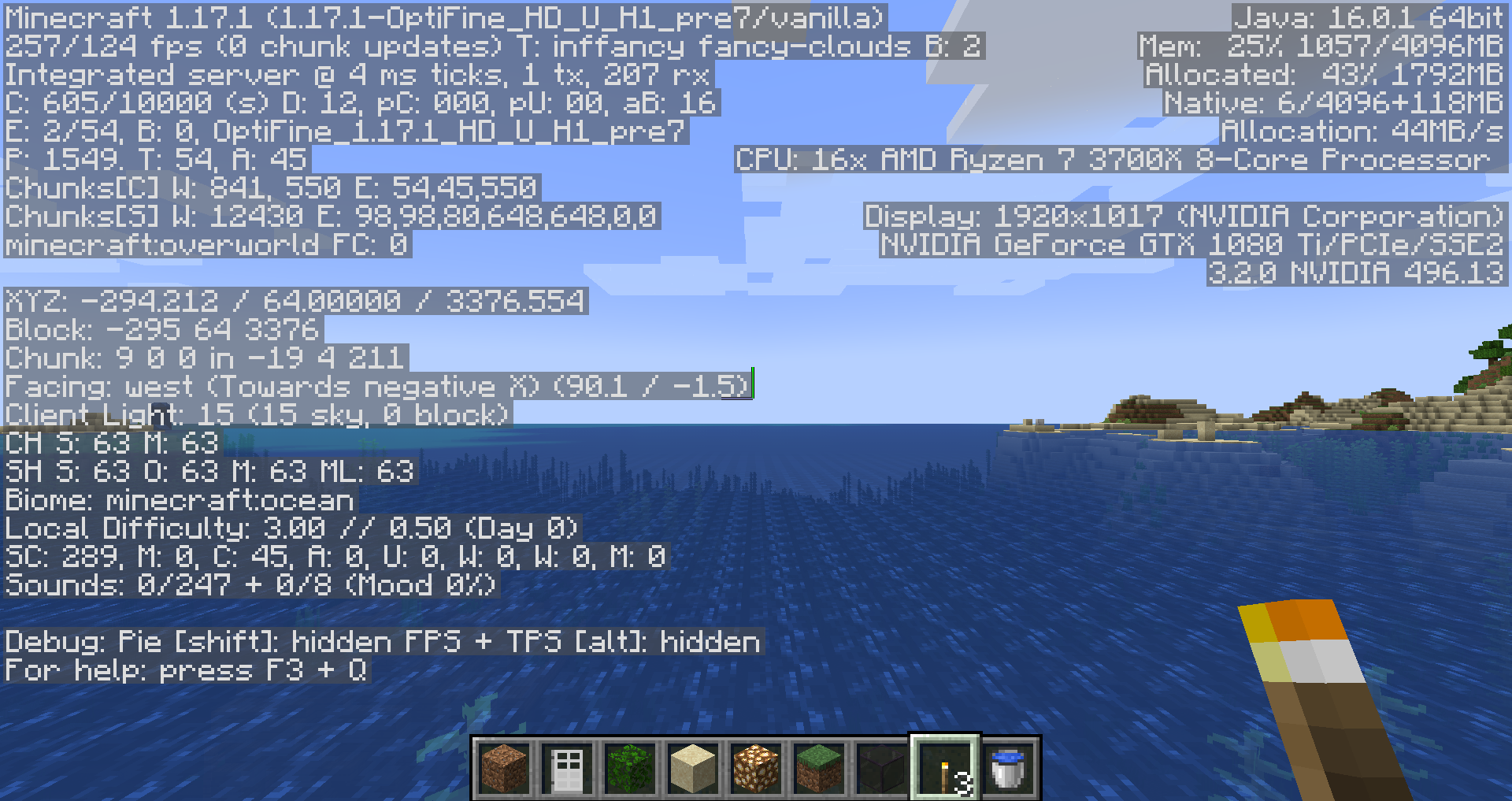
Task: Click the Mem usage readout 25% 1057/4096MB
Action: tap(1323, 46)
